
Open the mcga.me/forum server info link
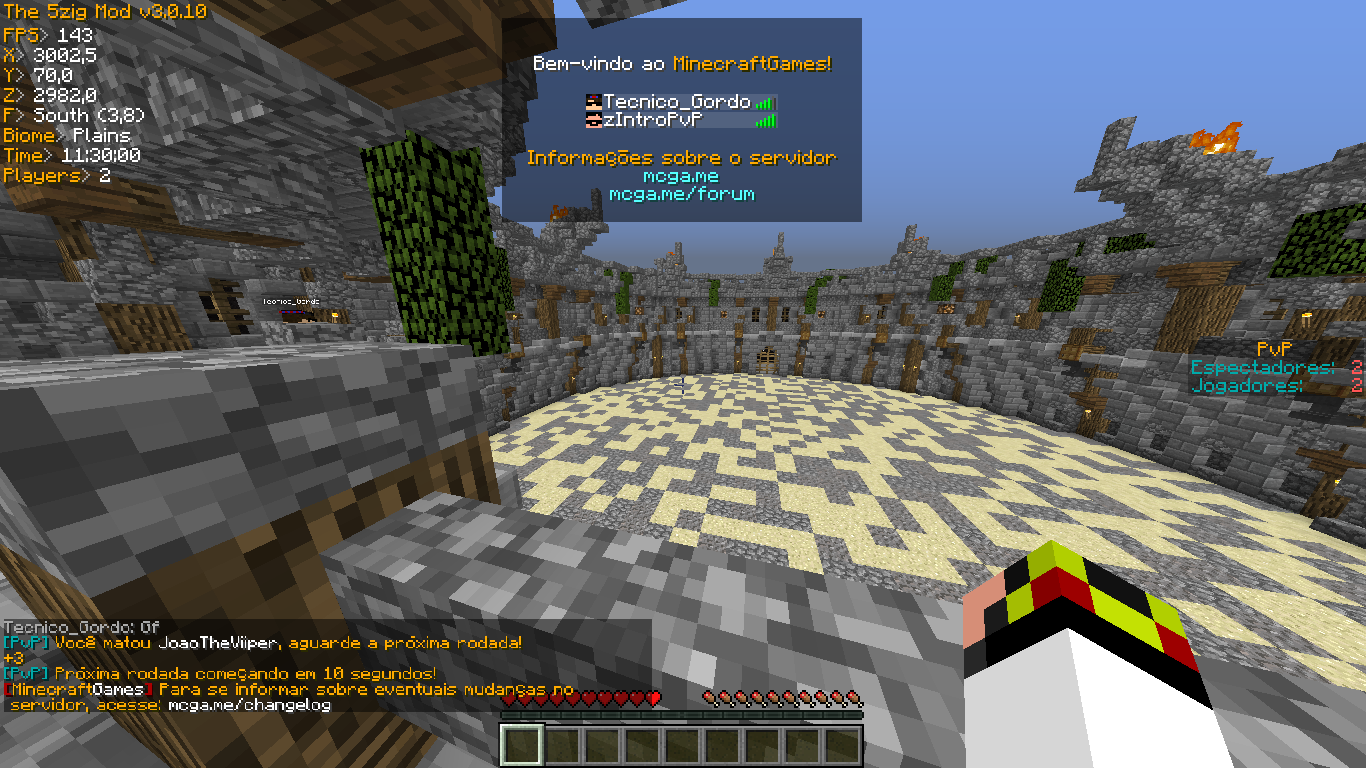681,194
